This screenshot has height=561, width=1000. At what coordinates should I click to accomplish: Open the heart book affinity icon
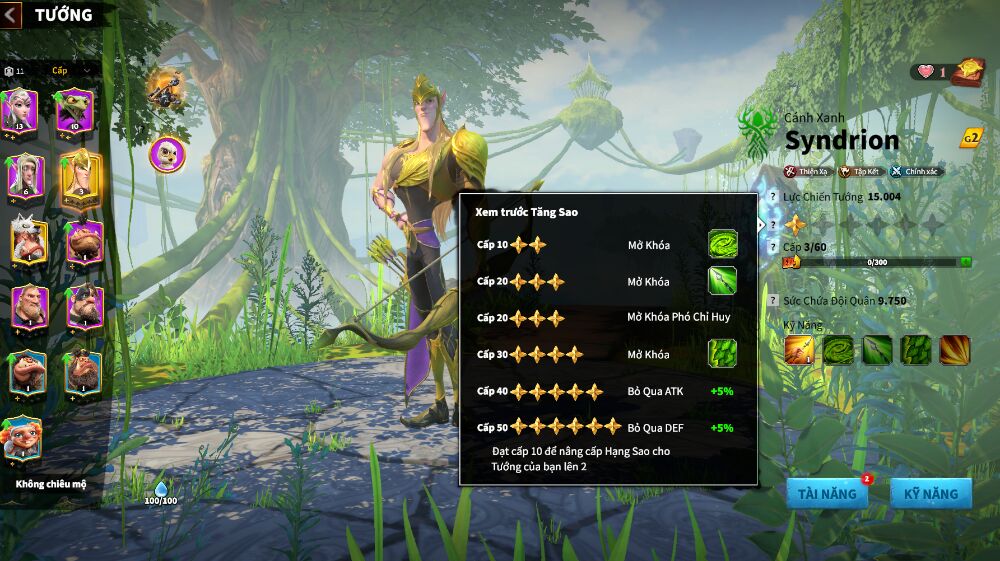click(967, 72)
